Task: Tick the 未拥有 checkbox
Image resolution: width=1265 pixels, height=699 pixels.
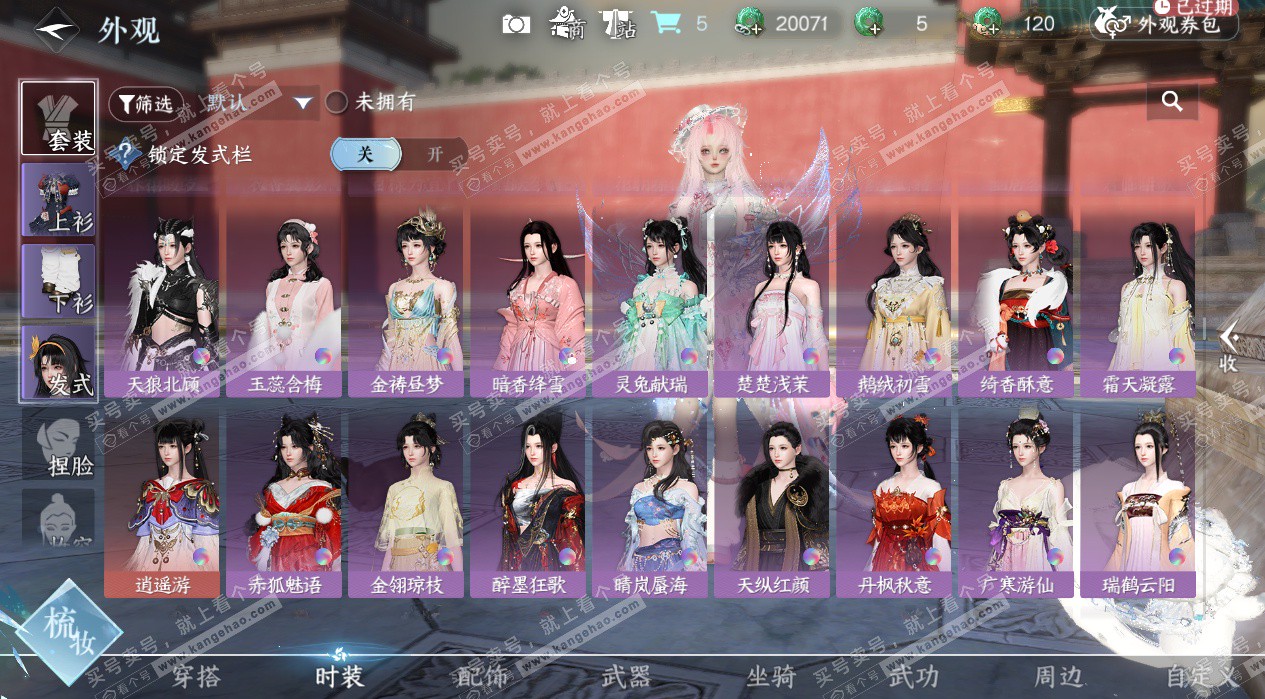Action: coord(337,102)
